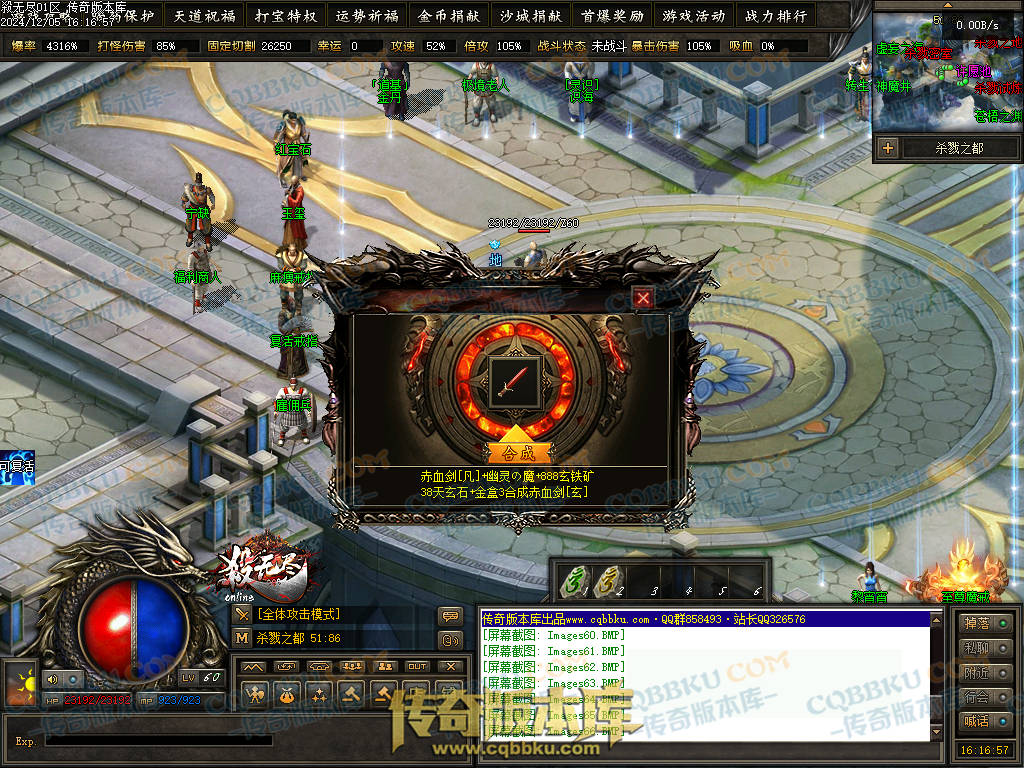Close the synthesis dialog with the red X
The height and width of the screenshot is (768, 1024).
[643, 297]
